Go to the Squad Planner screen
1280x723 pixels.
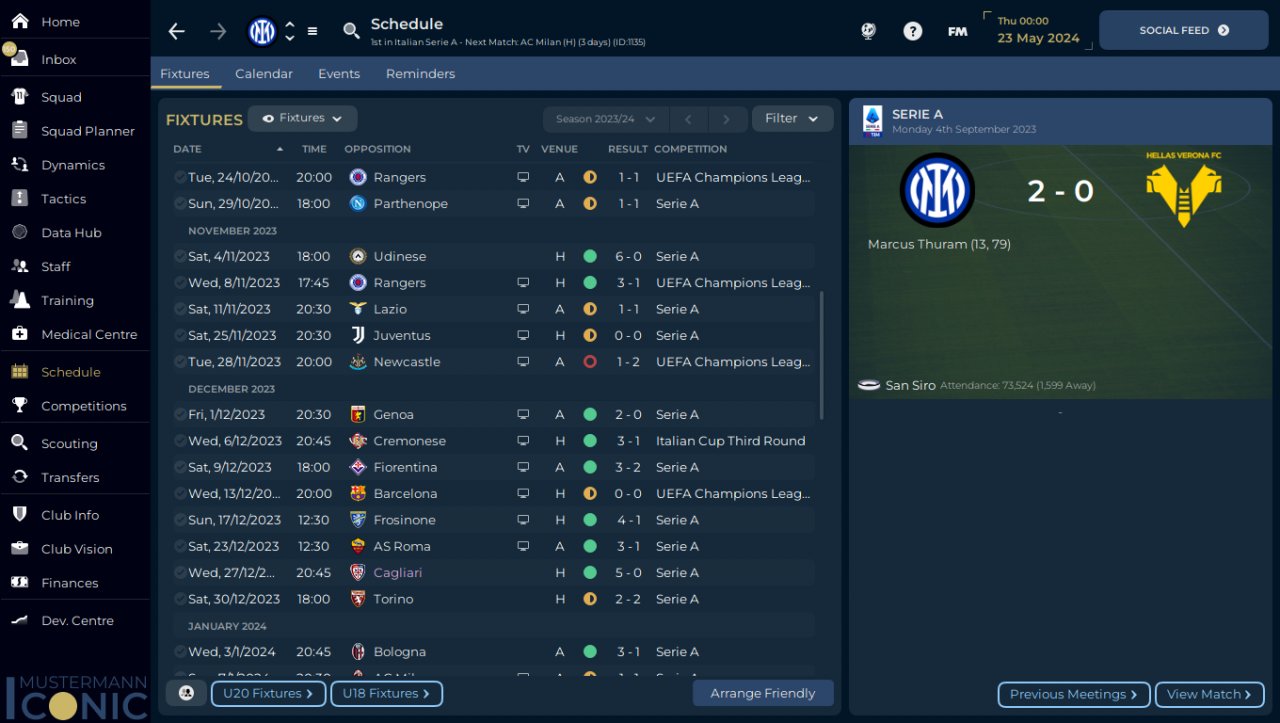(x=87, y=131)
